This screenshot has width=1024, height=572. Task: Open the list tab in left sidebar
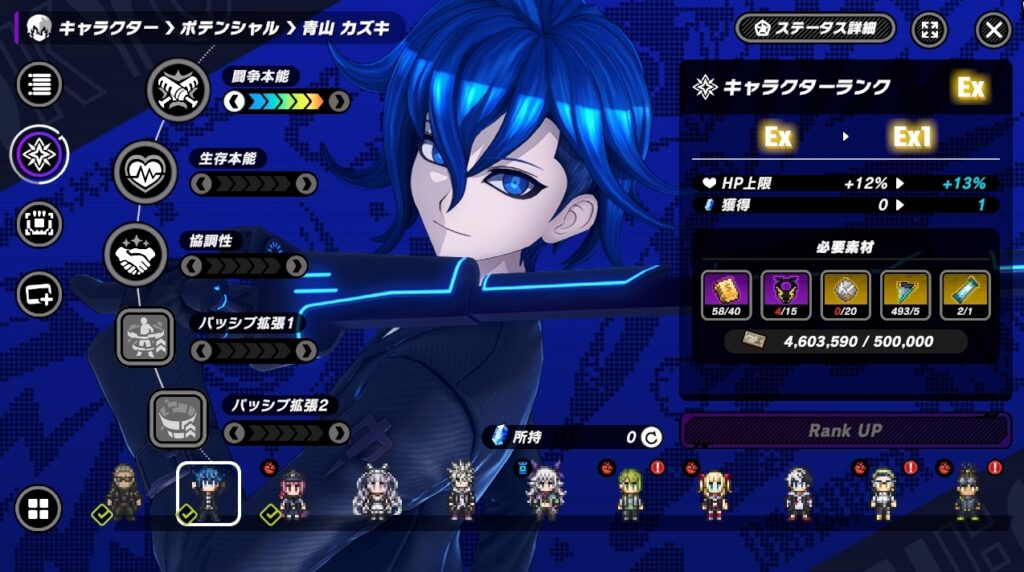[x=40, y=84]
